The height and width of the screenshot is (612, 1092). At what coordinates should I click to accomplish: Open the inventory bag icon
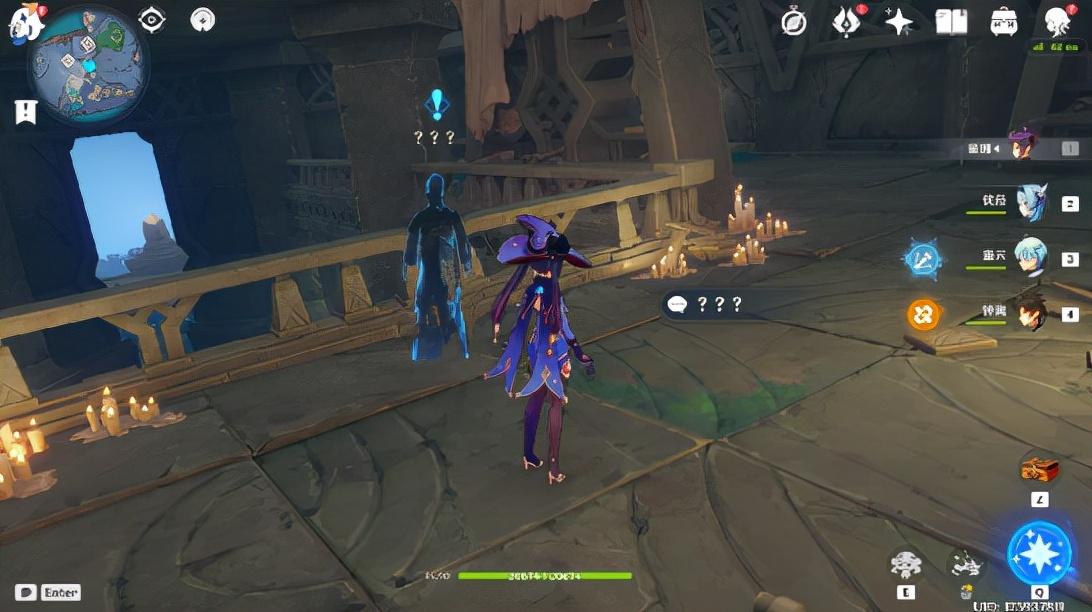coord(1003,22)
